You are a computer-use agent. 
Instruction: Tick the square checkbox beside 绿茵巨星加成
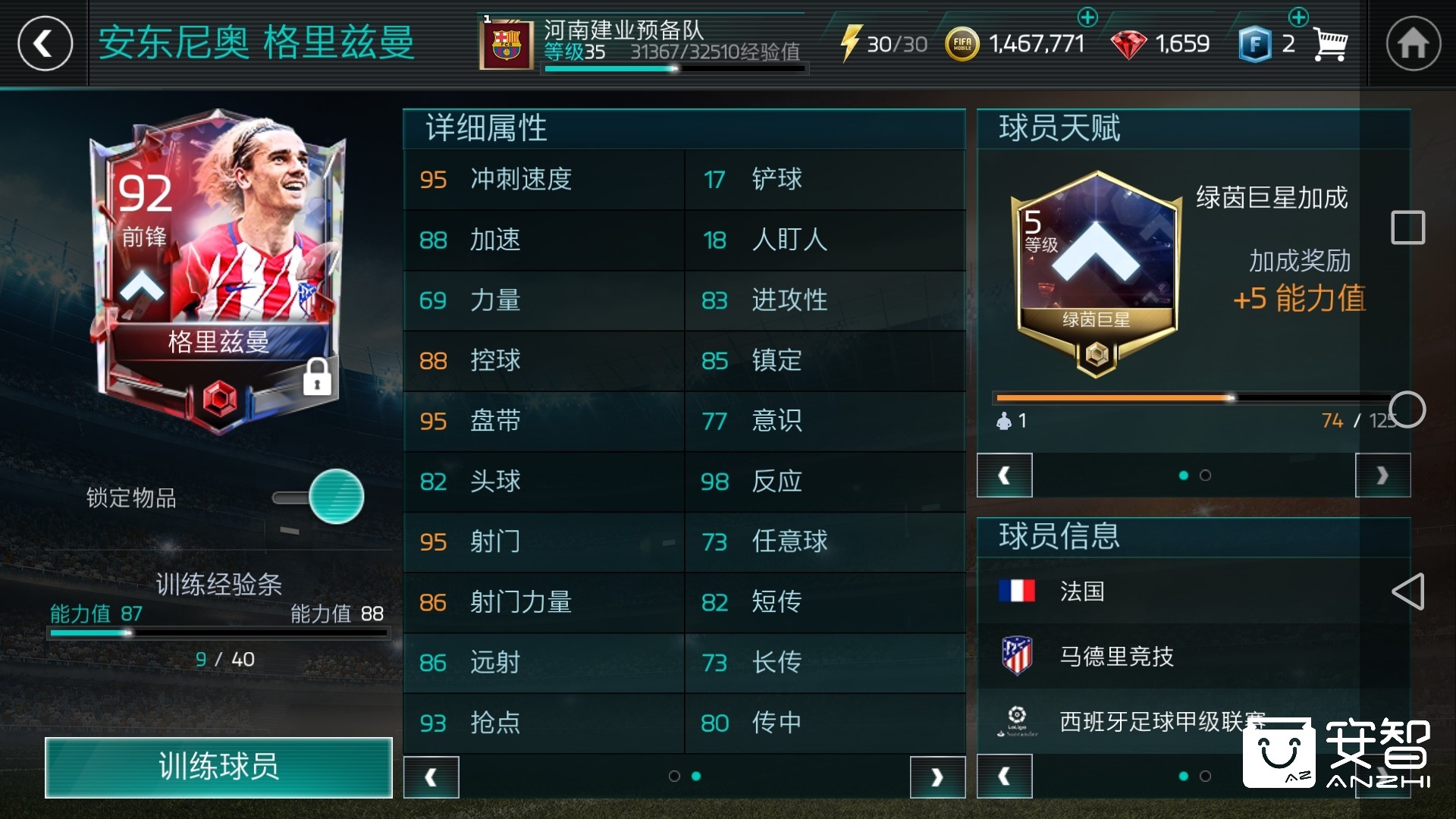pos(1406,227)
